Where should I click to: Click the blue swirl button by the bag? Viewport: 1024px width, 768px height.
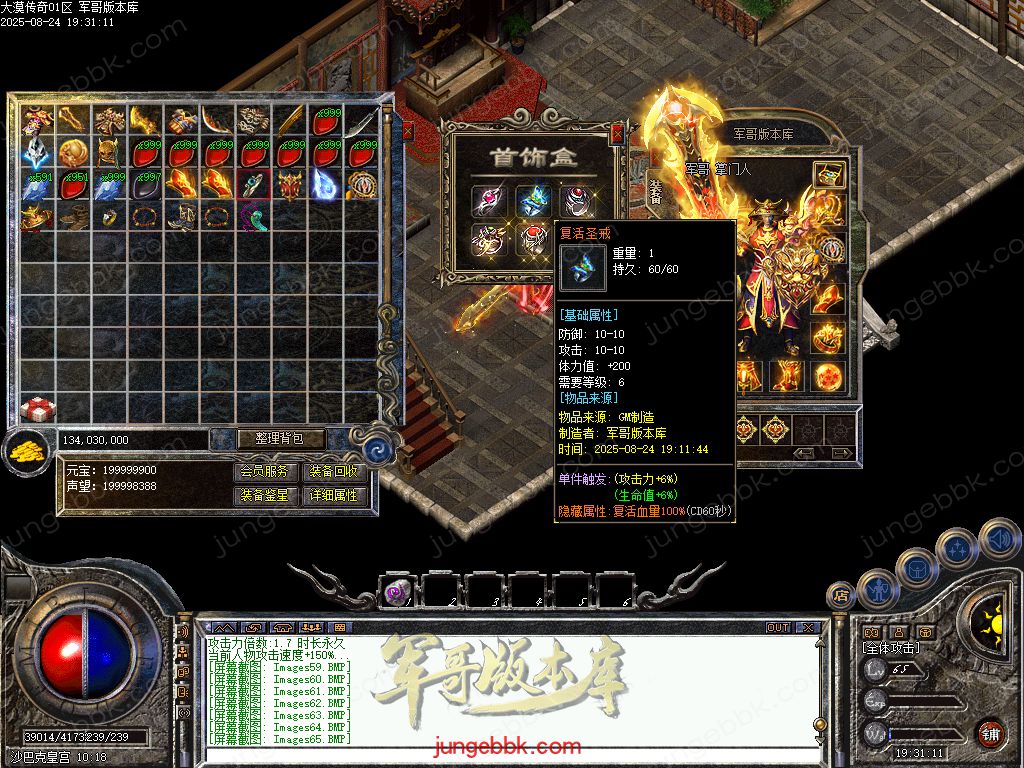[x=376, y=449]
